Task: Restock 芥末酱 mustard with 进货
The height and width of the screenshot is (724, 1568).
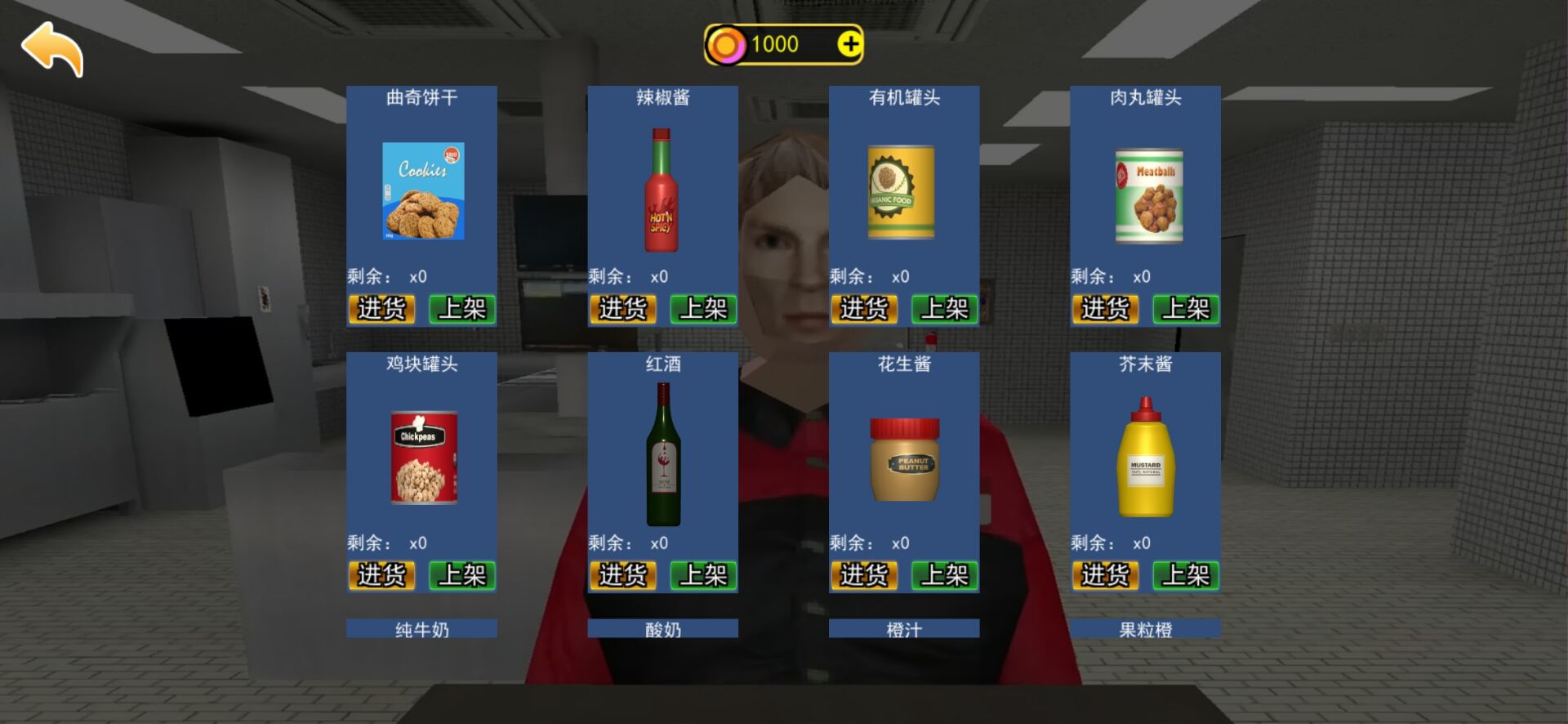Action: click(1105, 575)
